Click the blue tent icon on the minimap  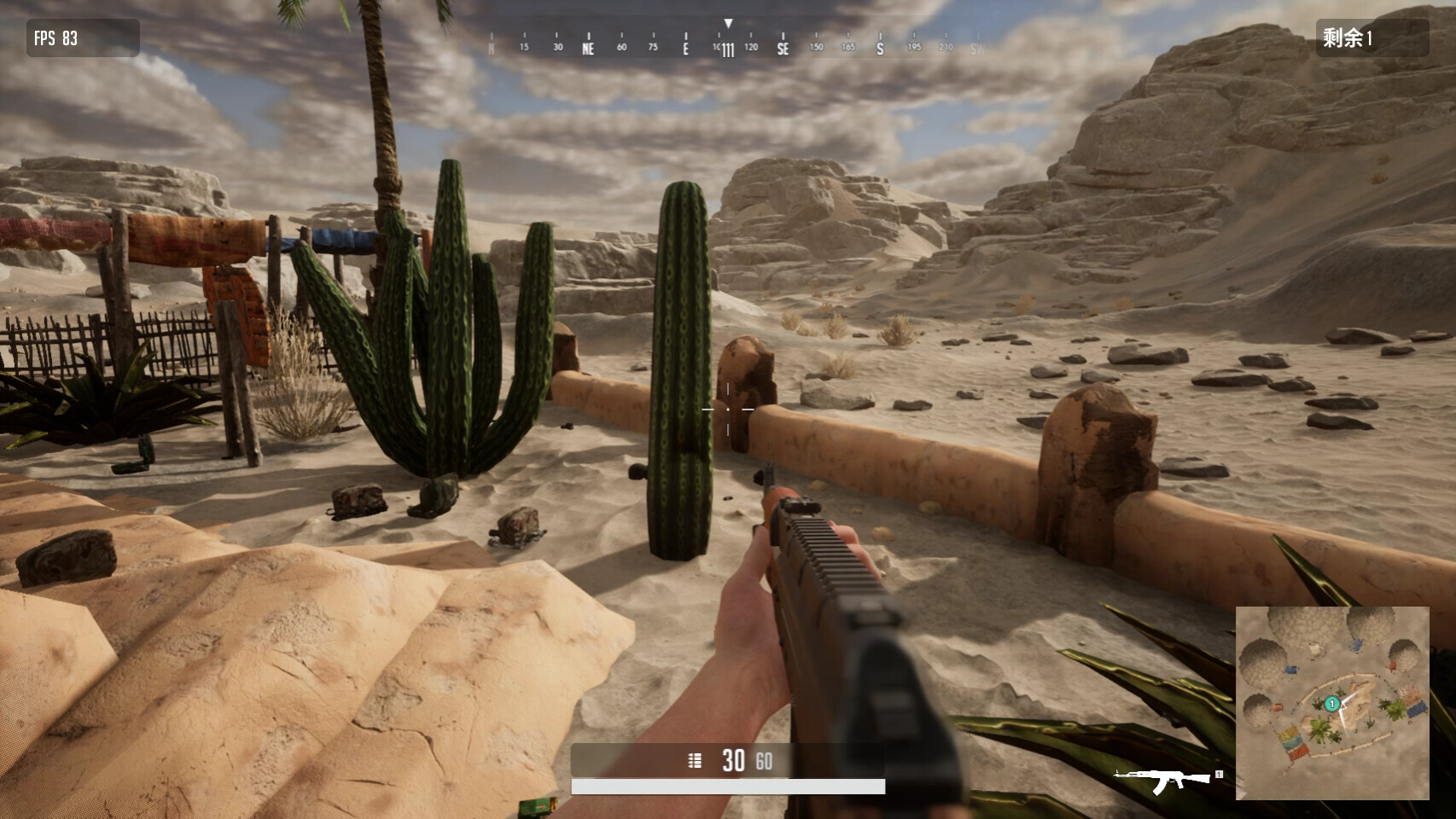click(1417, 710)
